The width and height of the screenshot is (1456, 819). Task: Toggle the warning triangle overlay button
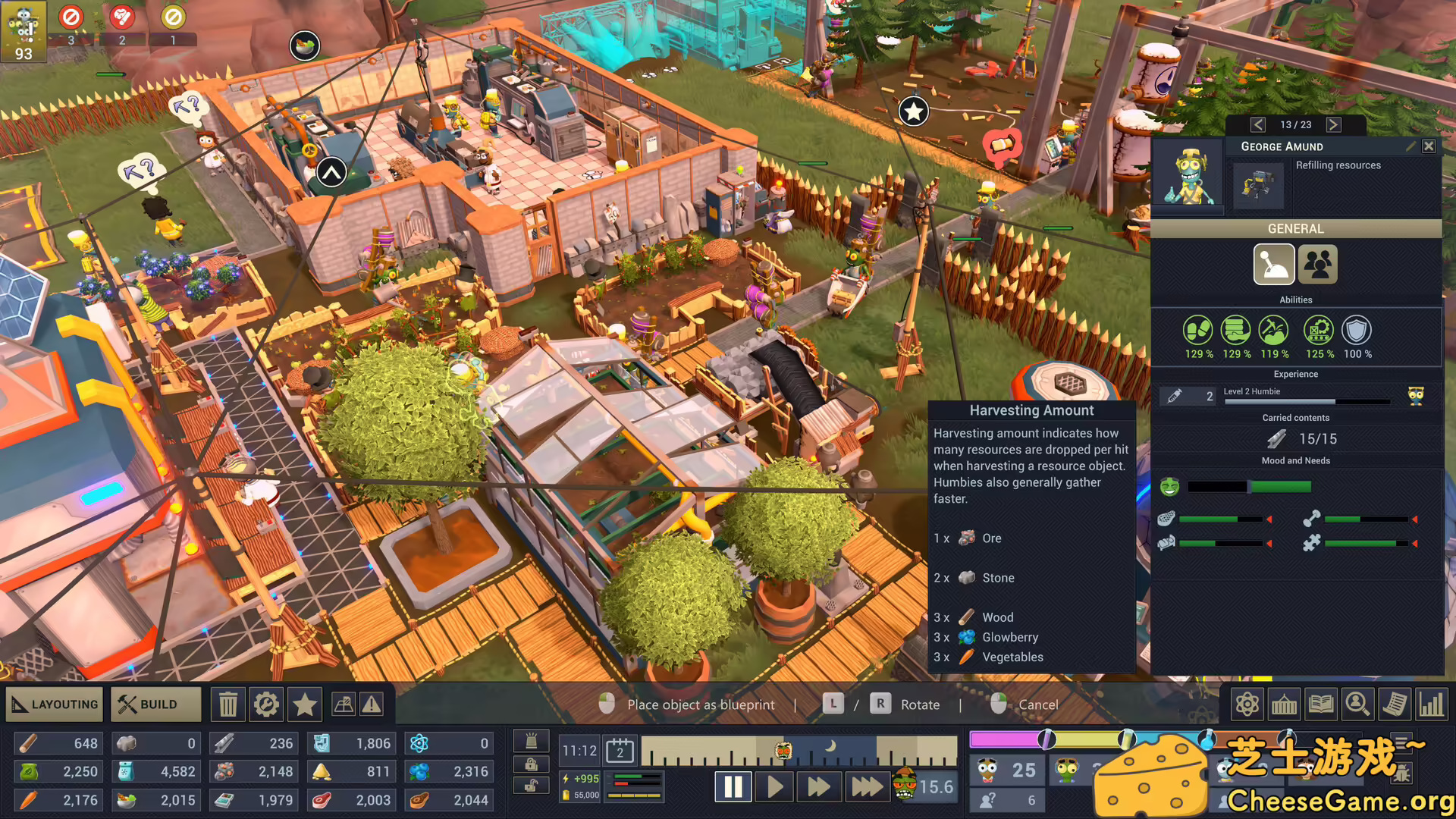[372, 704]
